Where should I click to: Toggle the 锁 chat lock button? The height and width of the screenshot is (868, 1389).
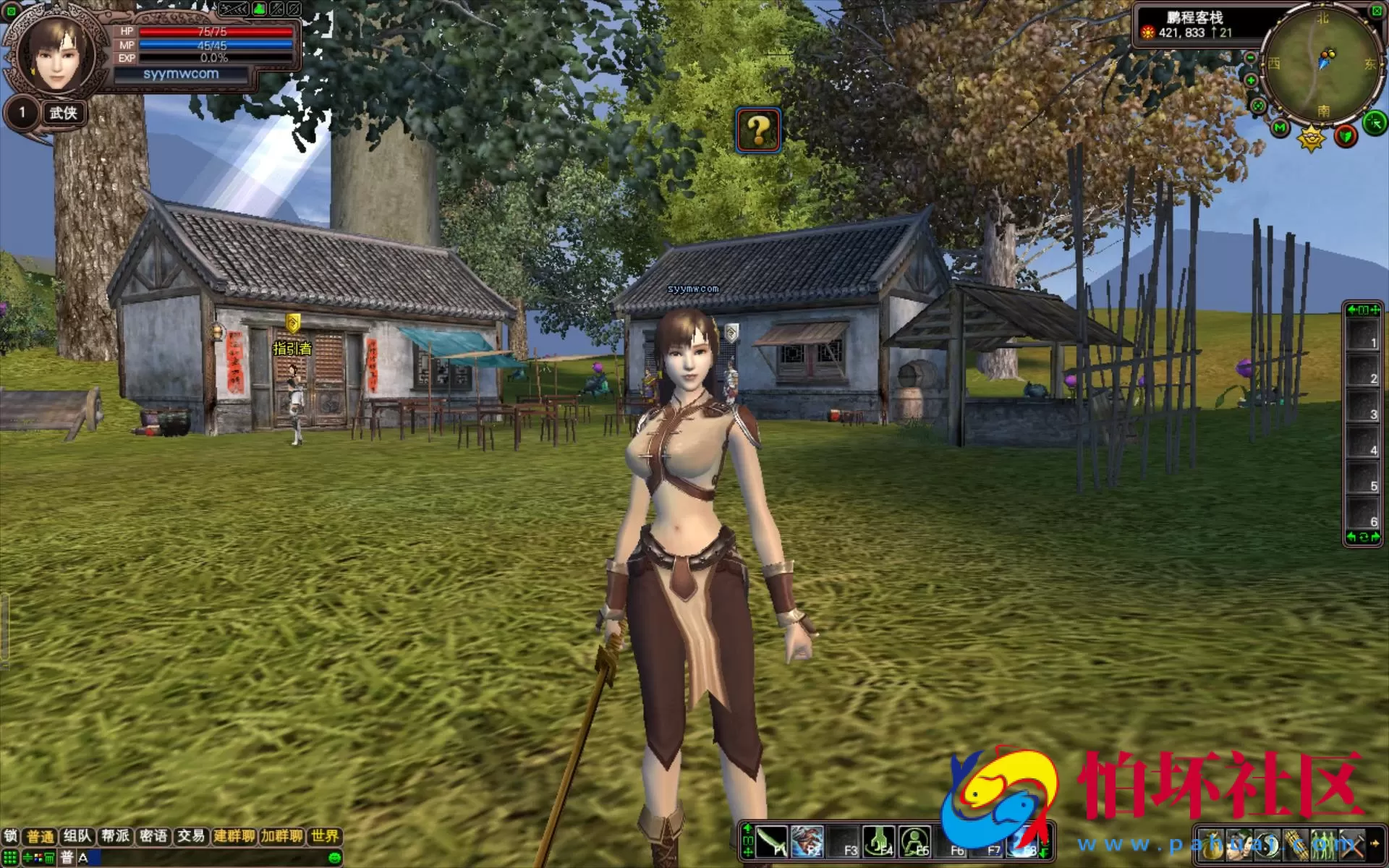point(11,836)
